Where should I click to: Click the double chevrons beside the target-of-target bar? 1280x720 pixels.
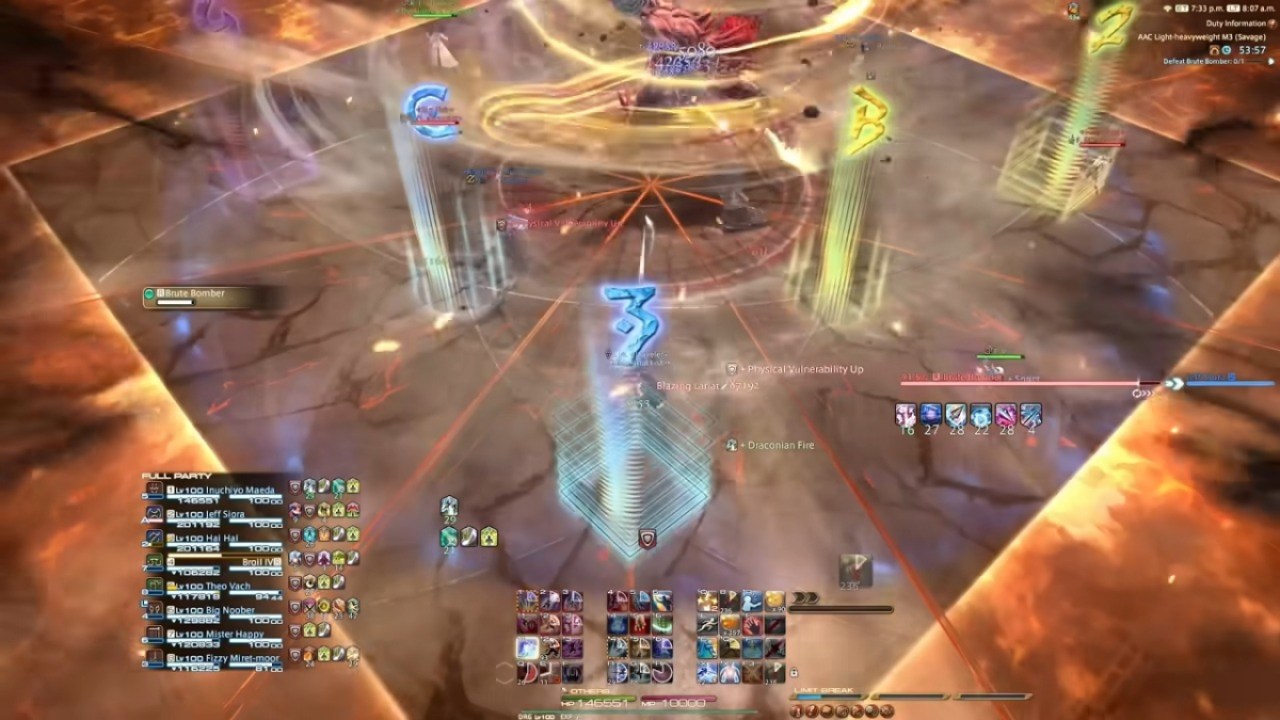click(x=1175, y=383)
